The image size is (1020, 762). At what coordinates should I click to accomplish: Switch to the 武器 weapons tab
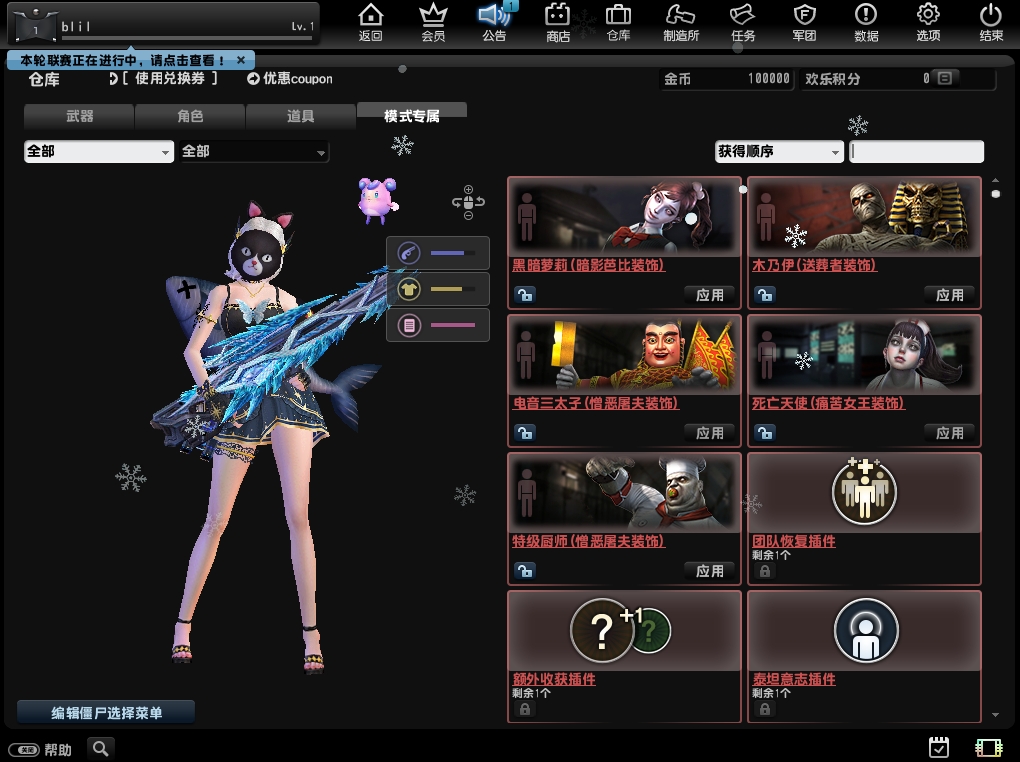pos(79,116)
